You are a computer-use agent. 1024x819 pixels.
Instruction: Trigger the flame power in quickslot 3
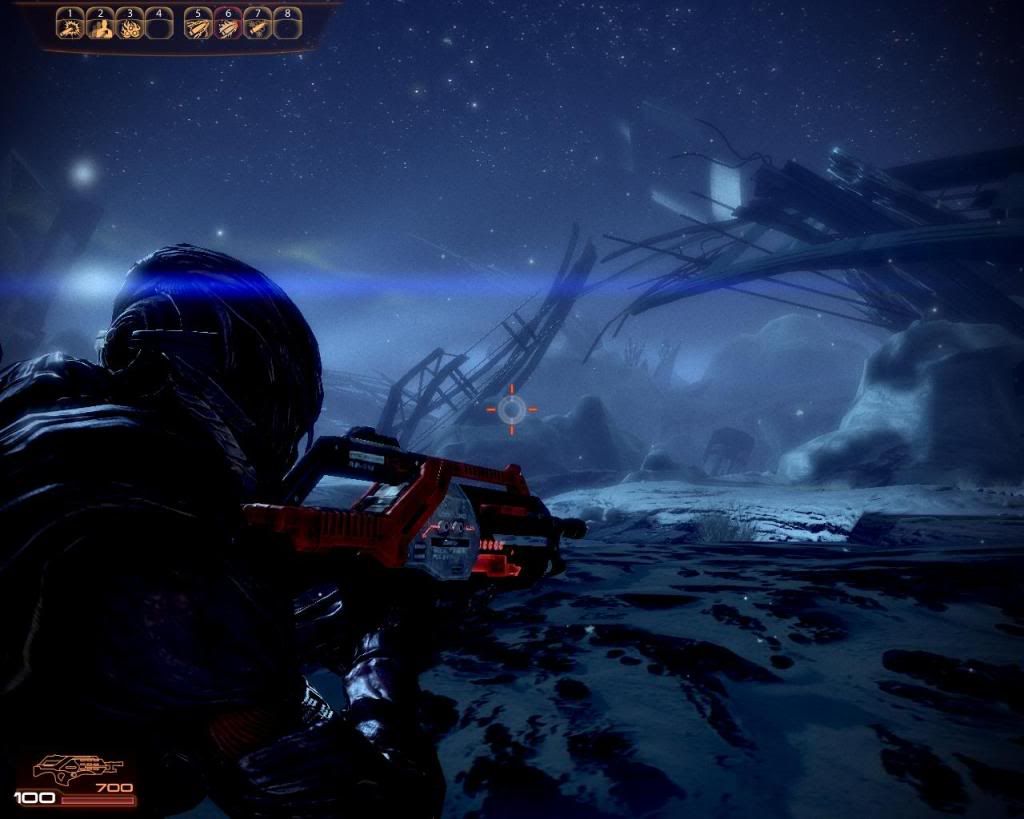[x=129, y=26]
